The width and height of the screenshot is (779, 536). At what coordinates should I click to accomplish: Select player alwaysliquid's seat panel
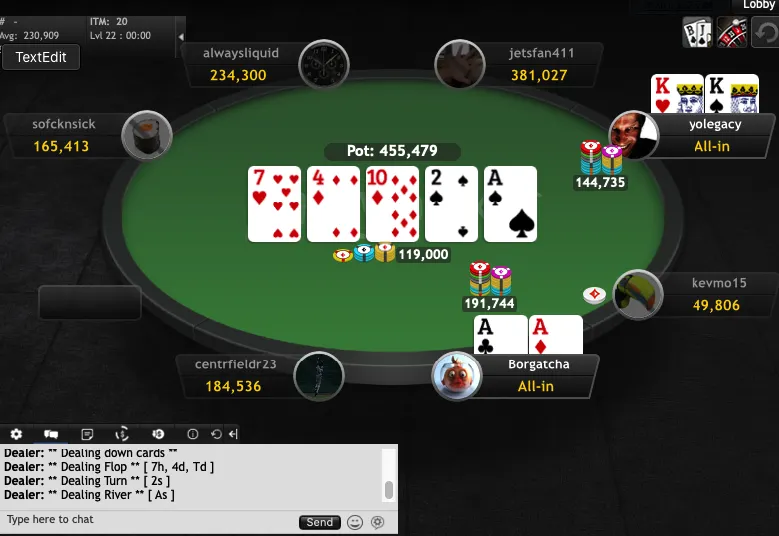coord(240,65)
